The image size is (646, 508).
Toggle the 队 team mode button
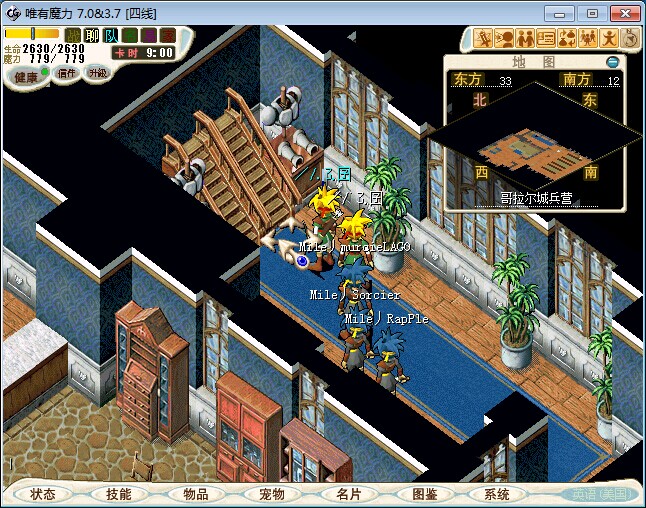point(110,36)
